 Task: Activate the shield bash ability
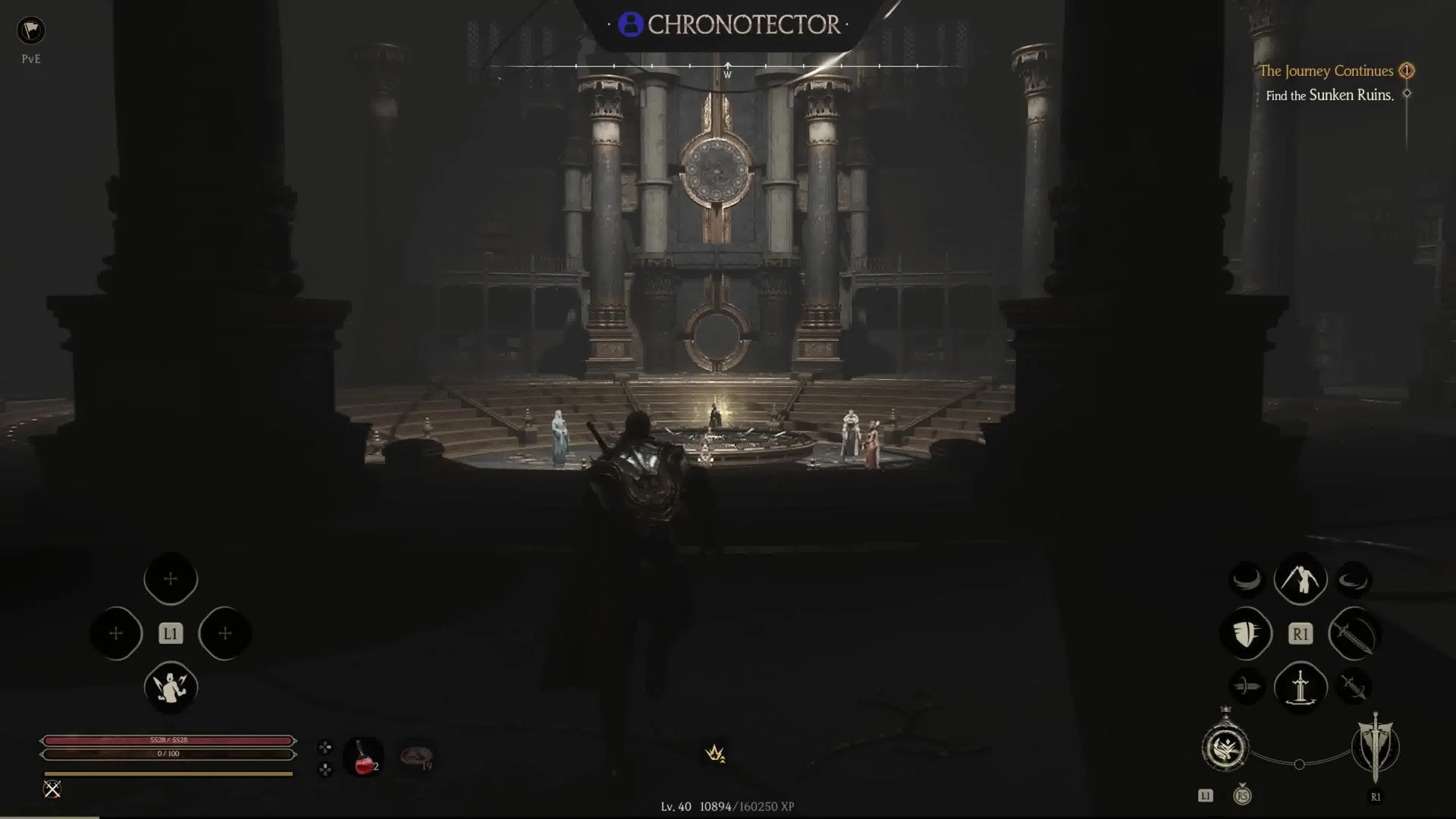[x=1247, y=633]
